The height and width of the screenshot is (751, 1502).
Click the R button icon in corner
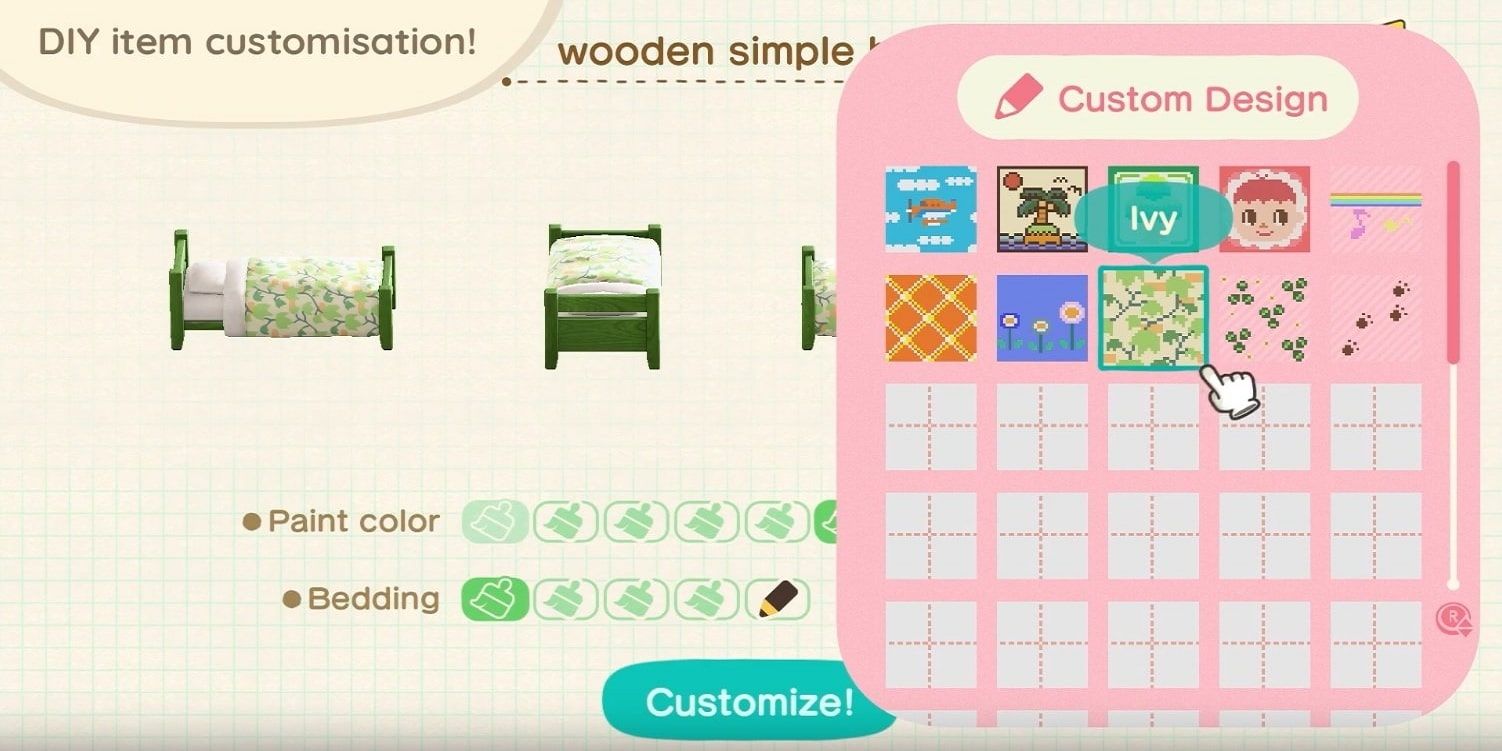click(1453, 622)
